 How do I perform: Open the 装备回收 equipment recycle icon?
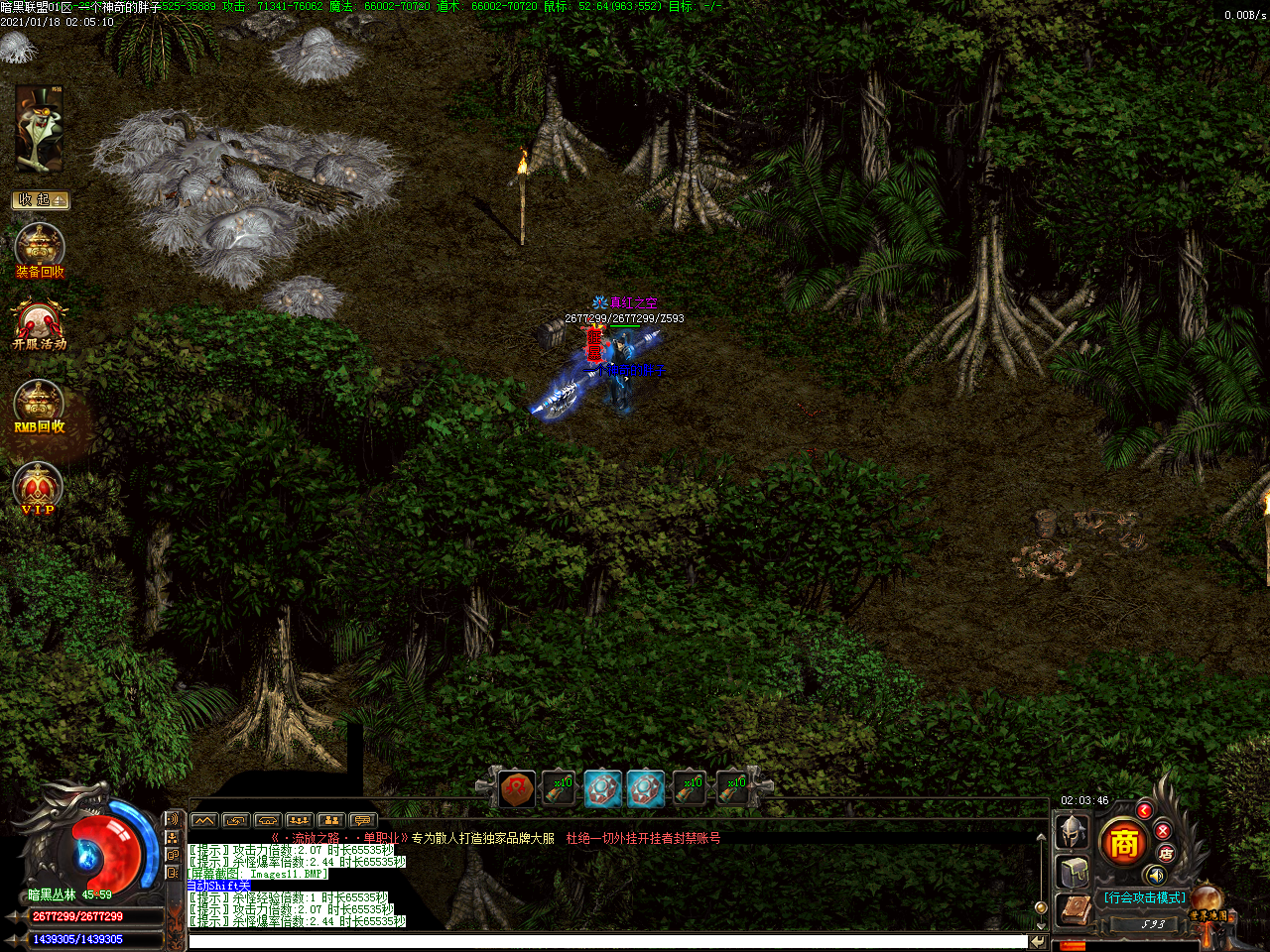pyautogui.click(x=40, y=250)
